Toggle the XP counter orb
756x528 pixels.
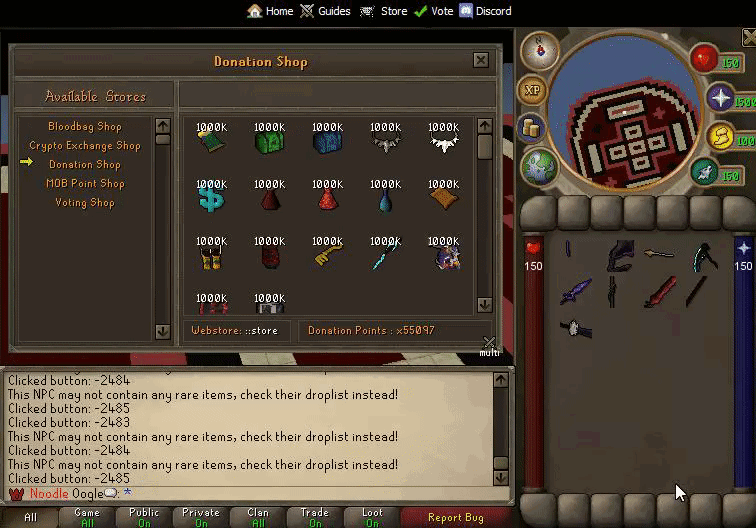[532, 90]
